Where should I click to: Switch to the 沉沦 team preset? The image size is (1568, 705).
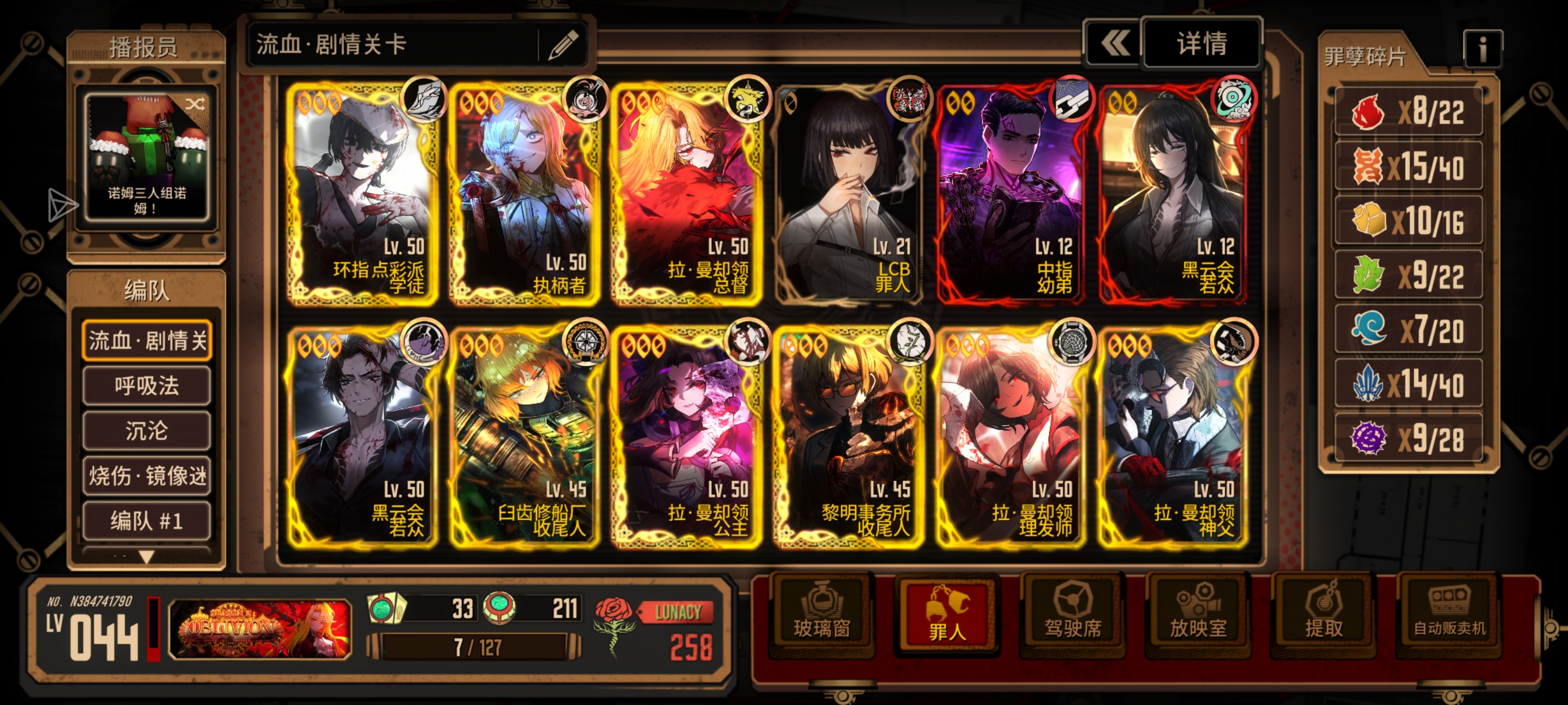147,431
